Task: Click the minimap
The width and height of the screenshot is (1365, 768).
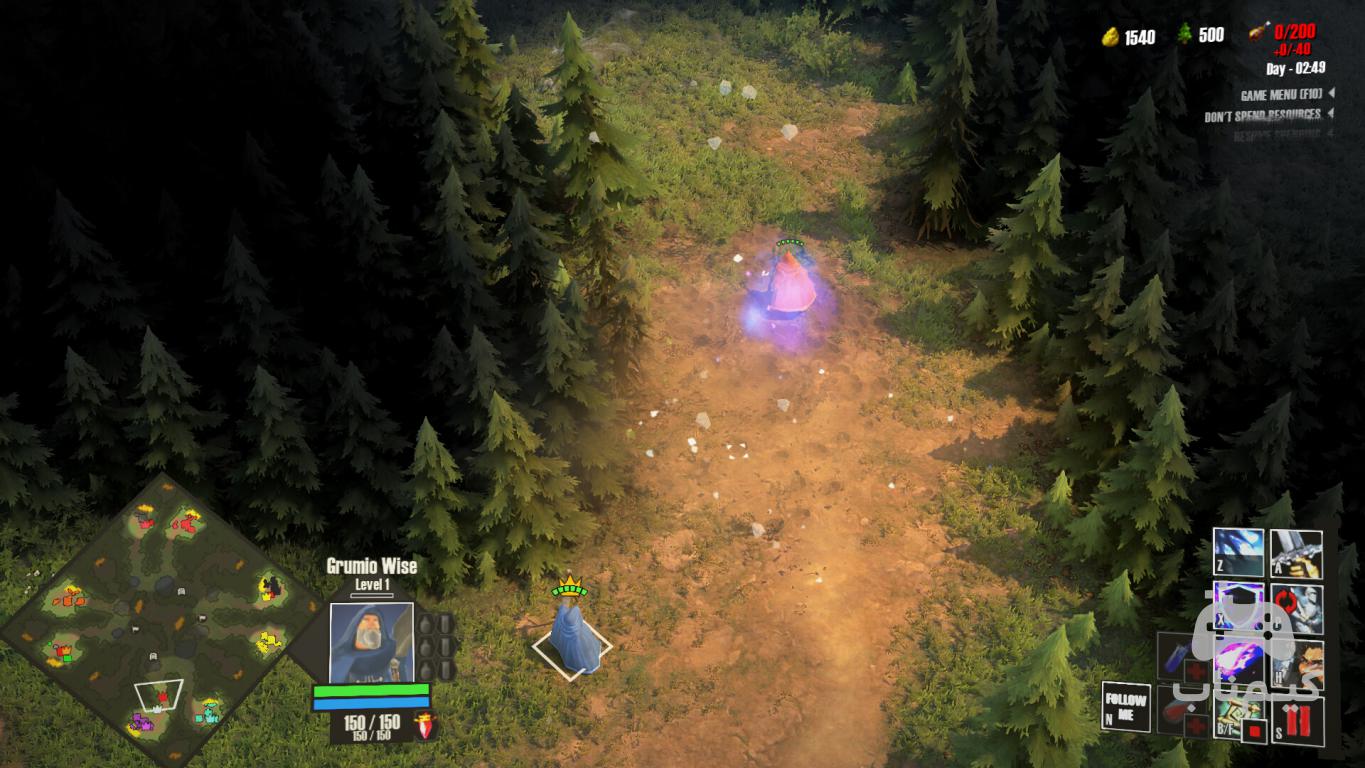Action: 160,621
